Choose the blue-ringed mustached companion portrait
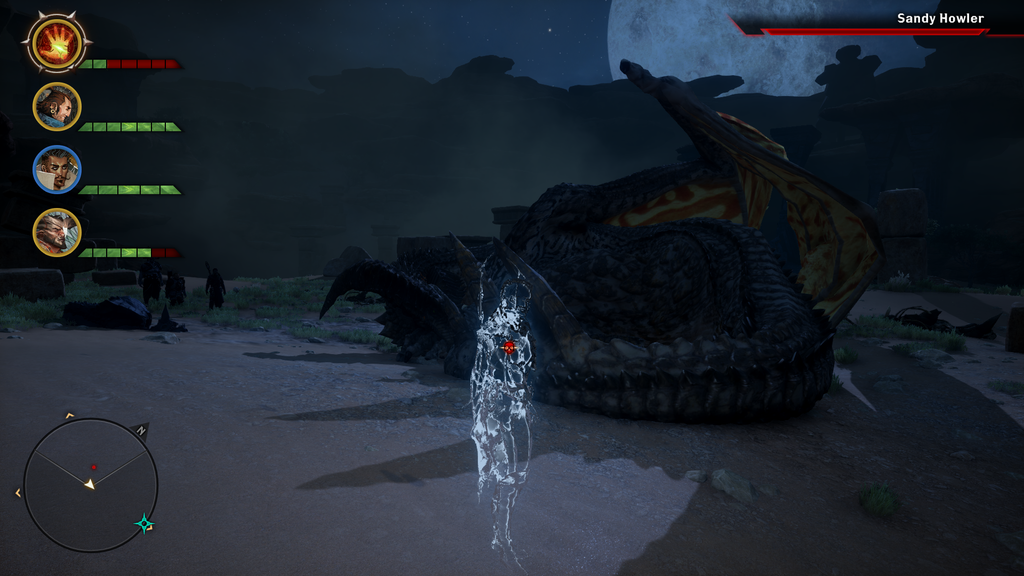This screenshot has height=576, width=1024. [x=57, y=169]
